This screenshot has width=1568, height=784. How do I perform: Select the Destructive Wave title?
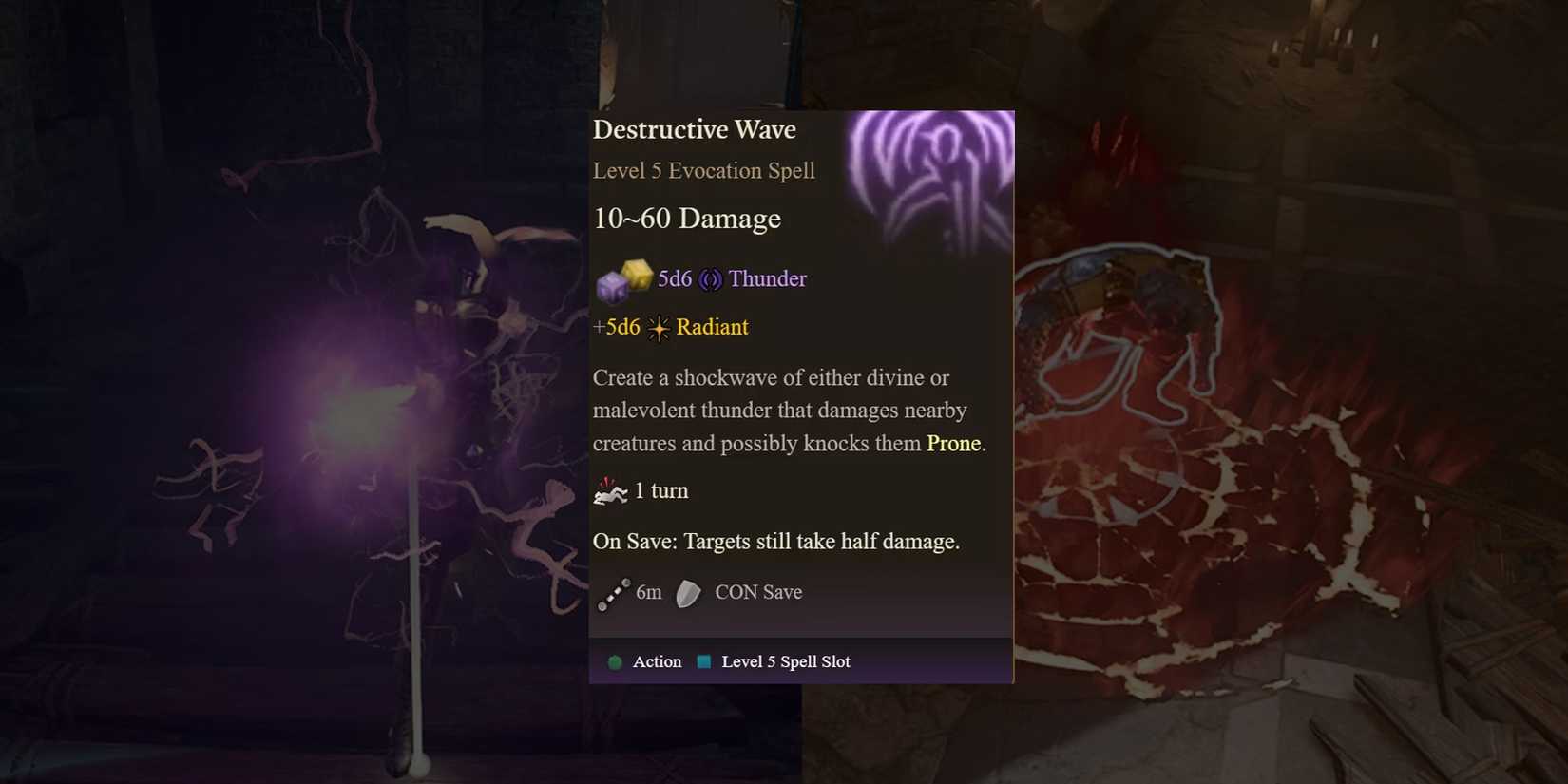coord(695,129)
